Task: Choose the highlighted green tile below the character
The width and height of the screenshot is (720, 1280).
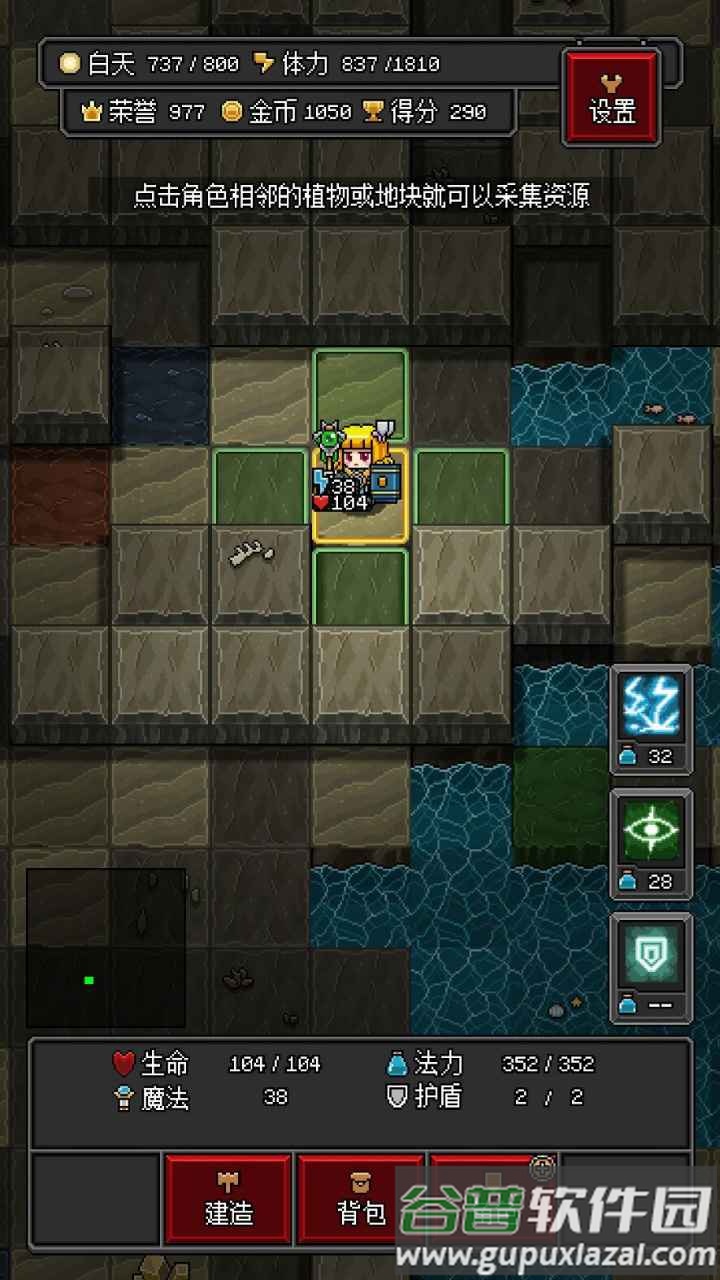Action: [x=360, y=587]
